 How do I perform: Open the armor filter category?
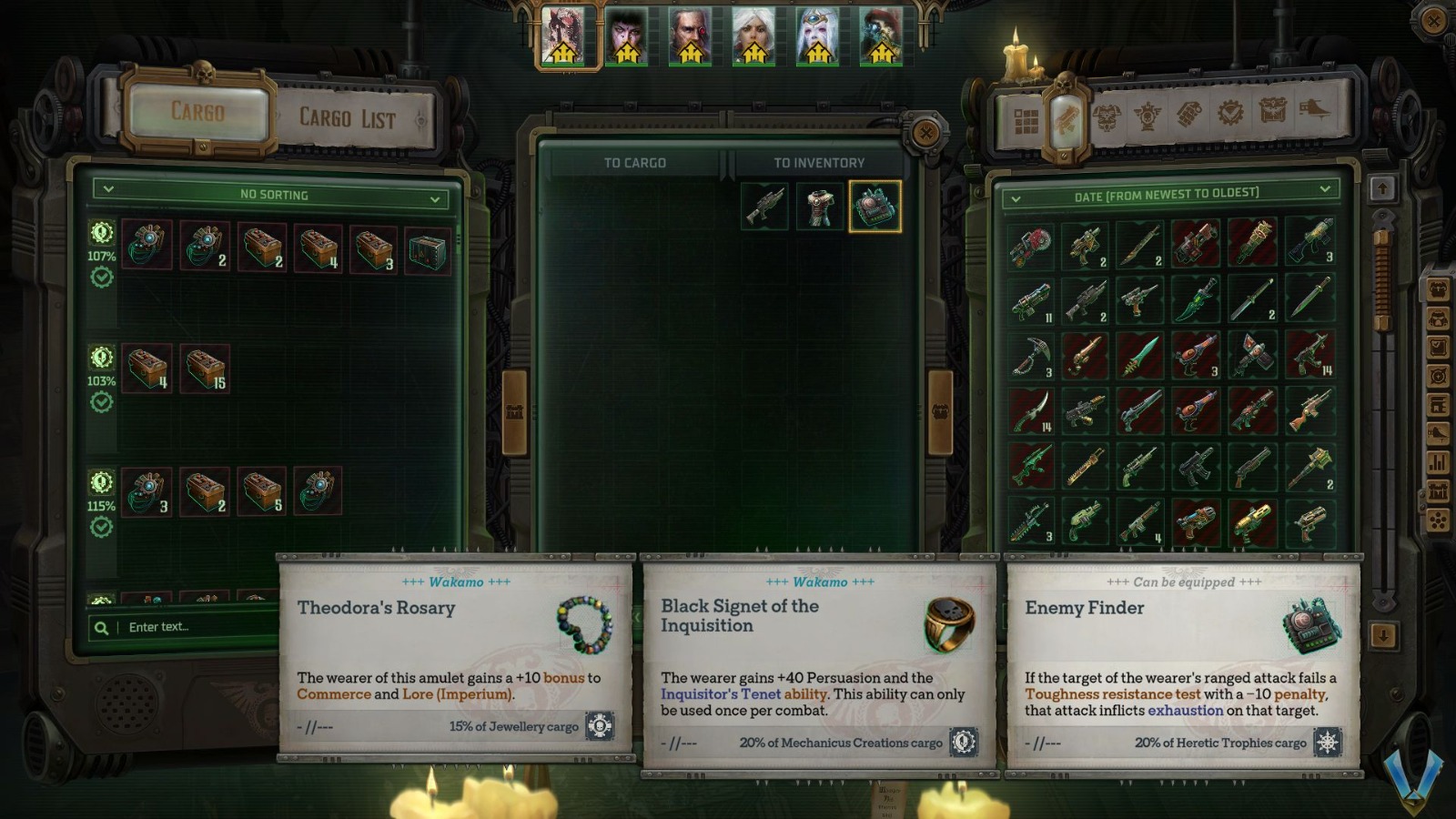pyautogui.click(x=1107, y=116)
